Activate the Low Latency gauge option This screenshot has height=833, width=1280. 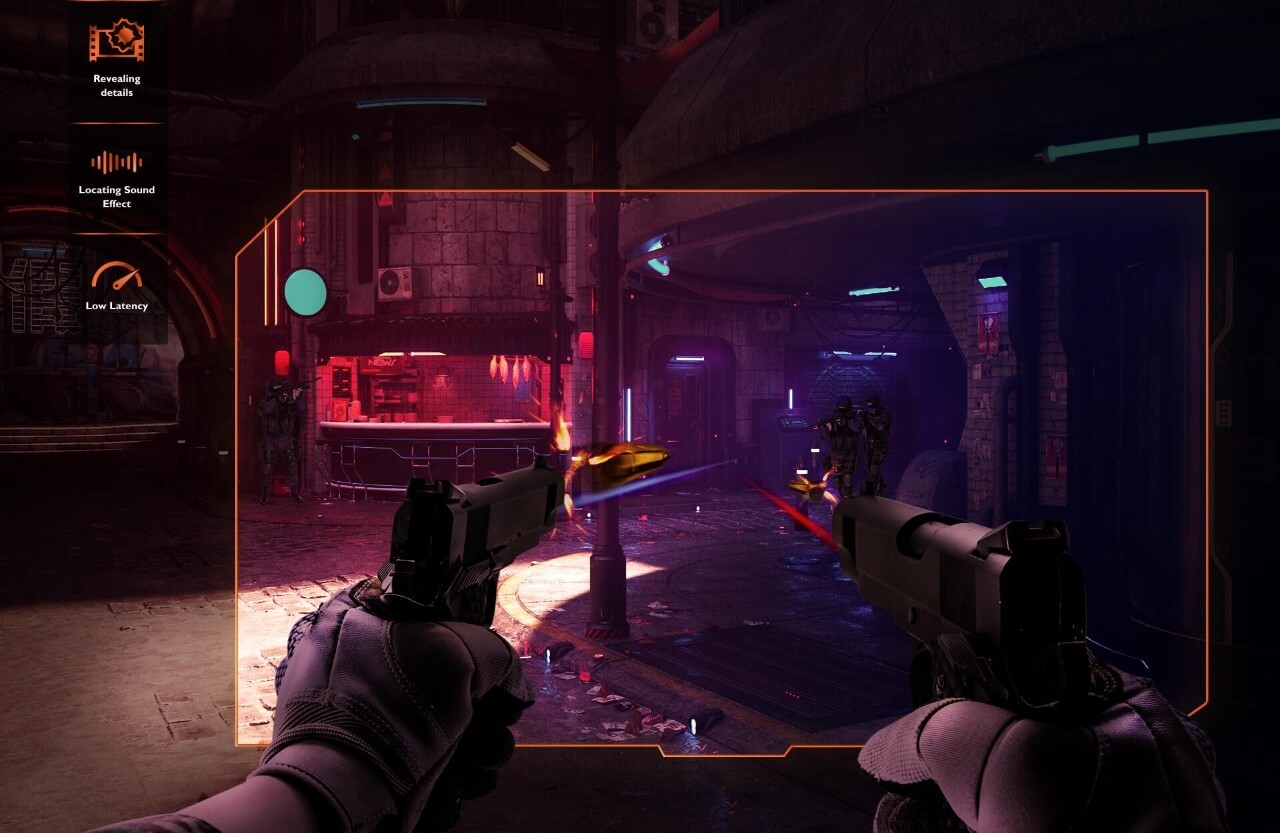(x=117, y=287)
